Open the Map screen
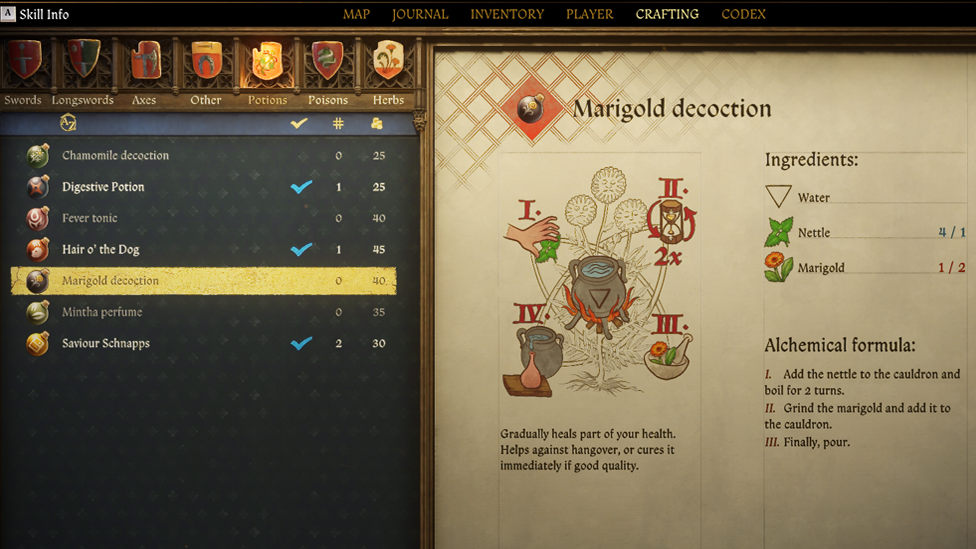The width and height of the screenshot is (976, 549). [x=356, y=14]
